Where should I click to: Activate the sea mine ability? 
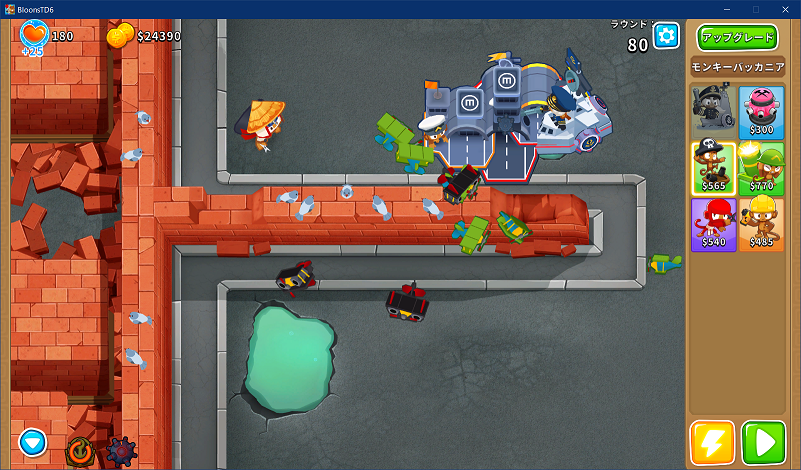point(121,451)
